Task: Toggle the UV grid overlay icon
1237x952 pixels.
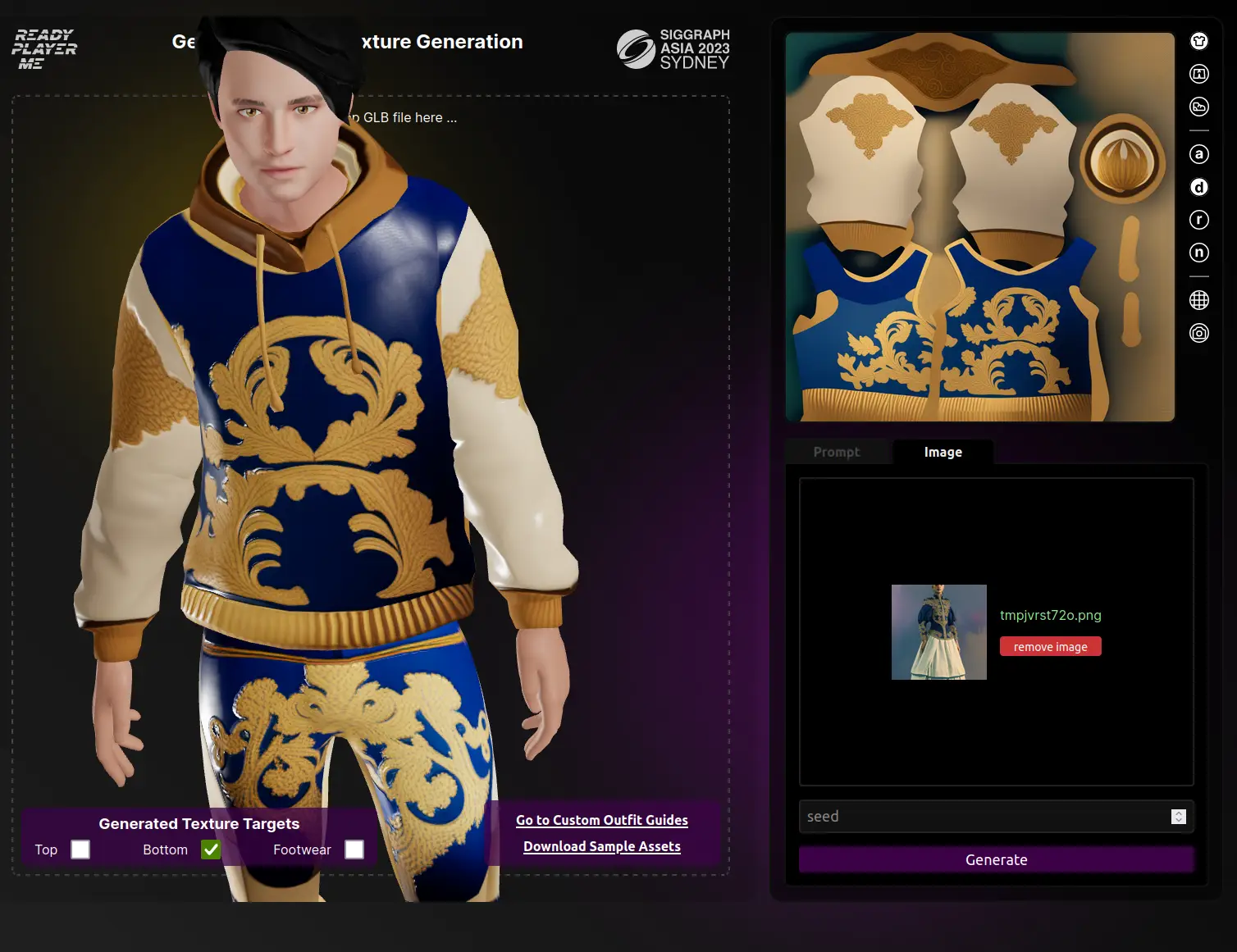Action: 1198,300
